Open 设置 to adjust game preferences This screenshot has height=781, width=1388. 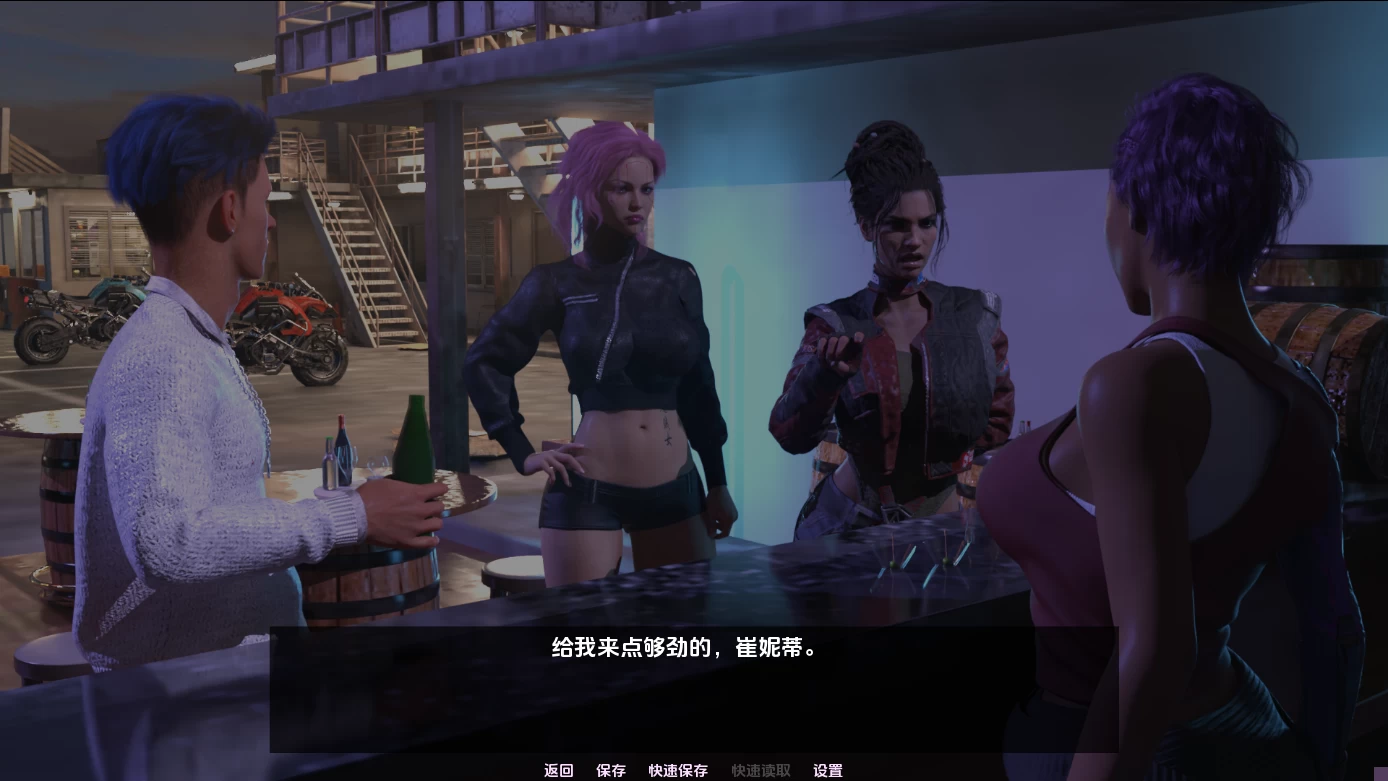(827, 770)
